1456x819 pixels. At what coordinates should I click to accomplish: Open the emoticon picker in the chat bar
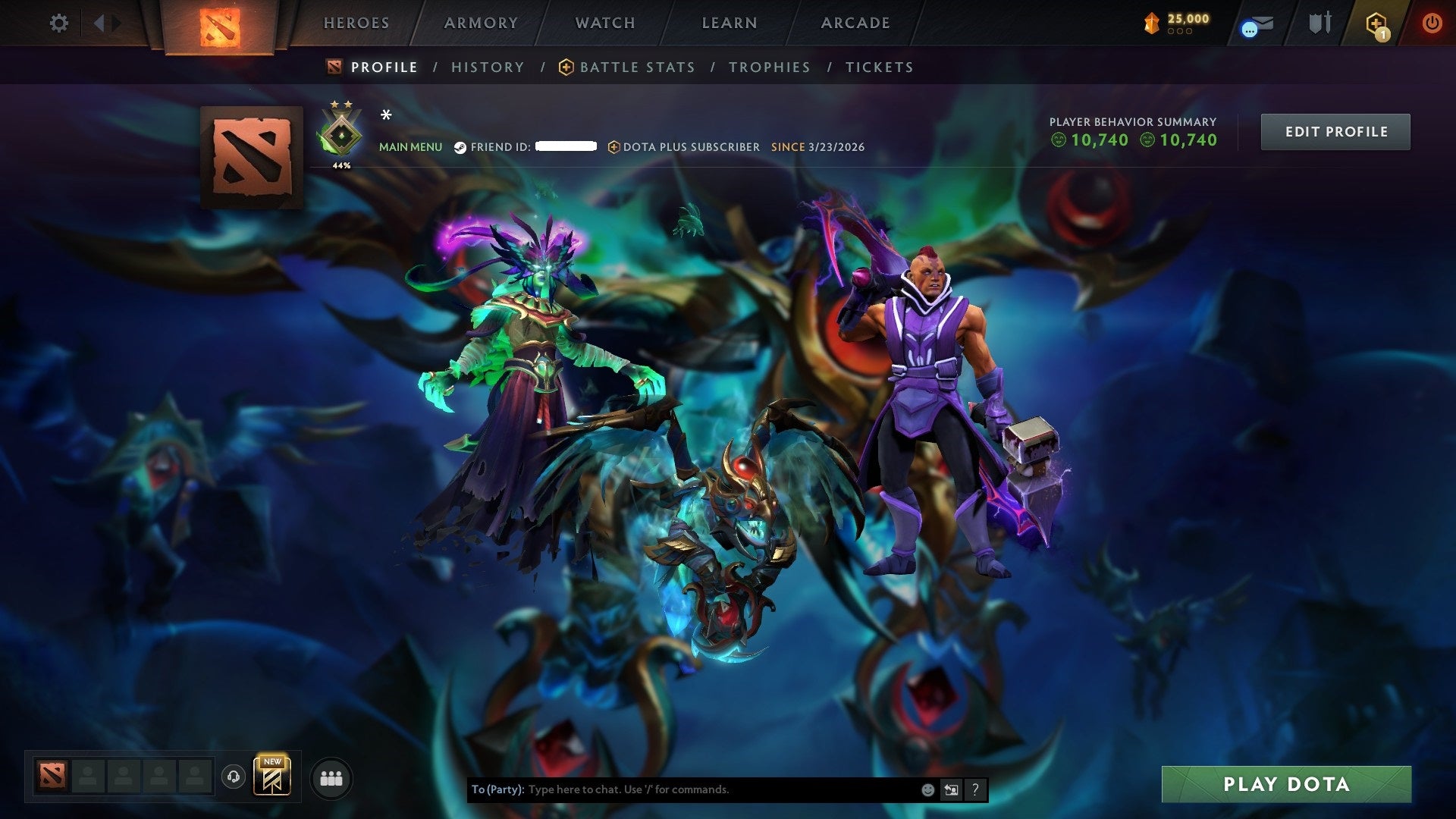(927, 789)
